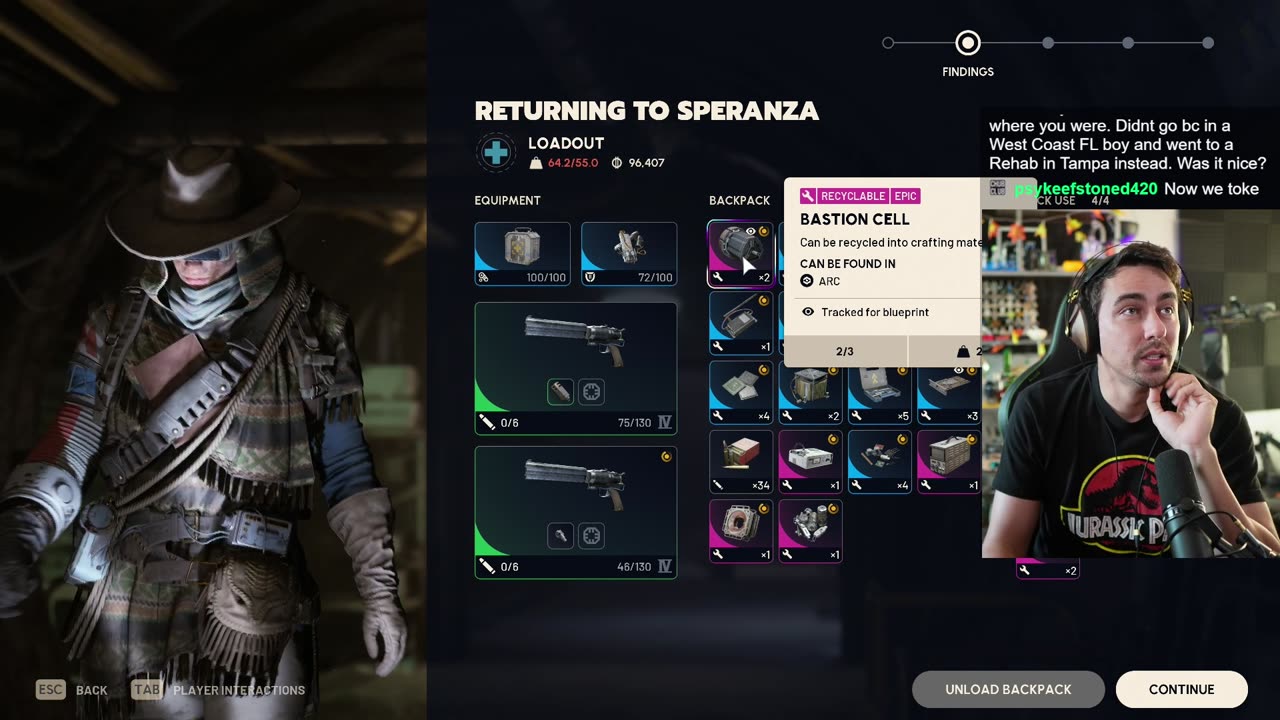Choose the equipped augment with 100/100 durability

tap(522, 253)
